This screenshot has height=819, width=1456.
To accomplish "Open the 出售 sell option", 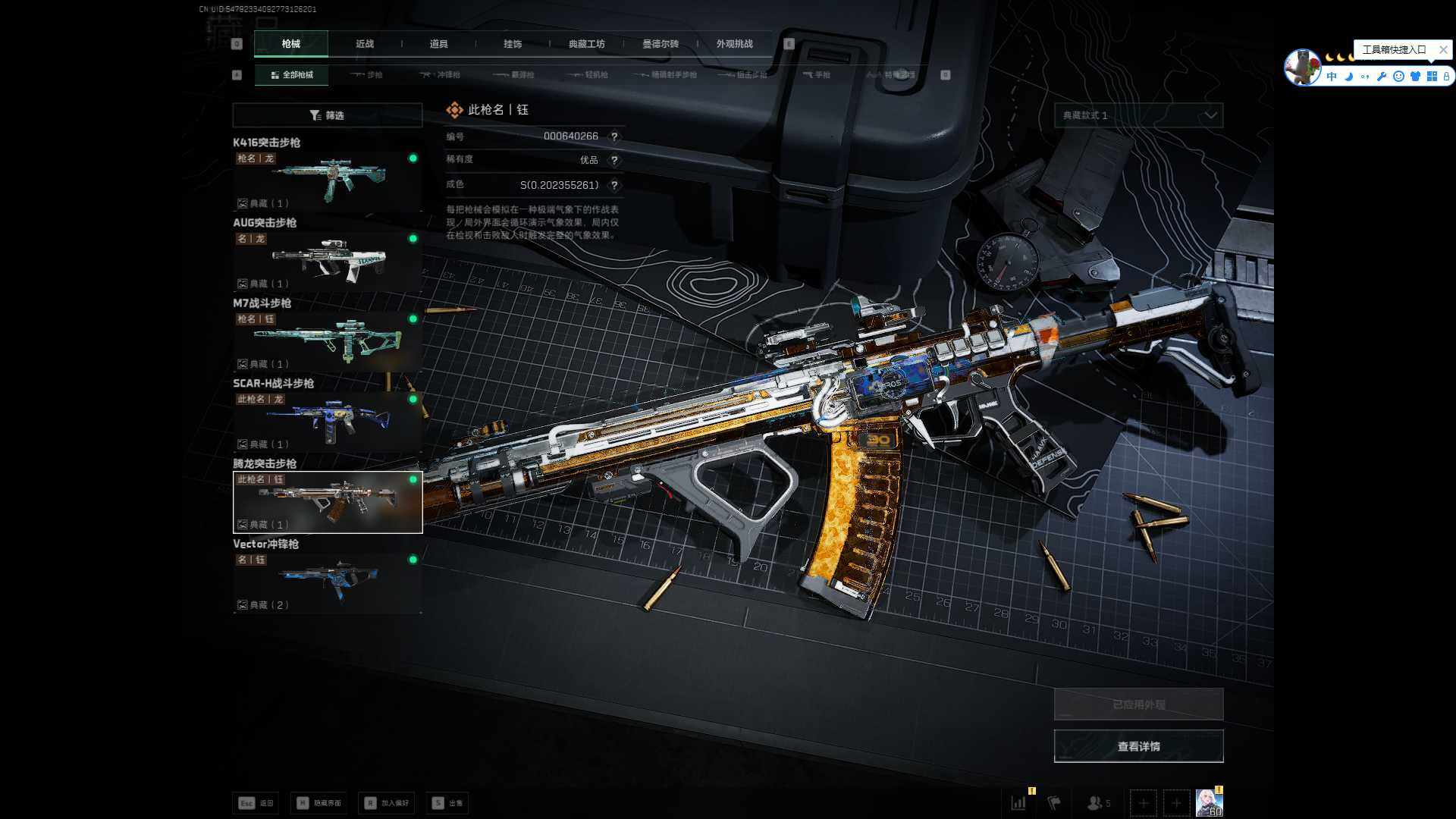I will [x=448, y=803].
